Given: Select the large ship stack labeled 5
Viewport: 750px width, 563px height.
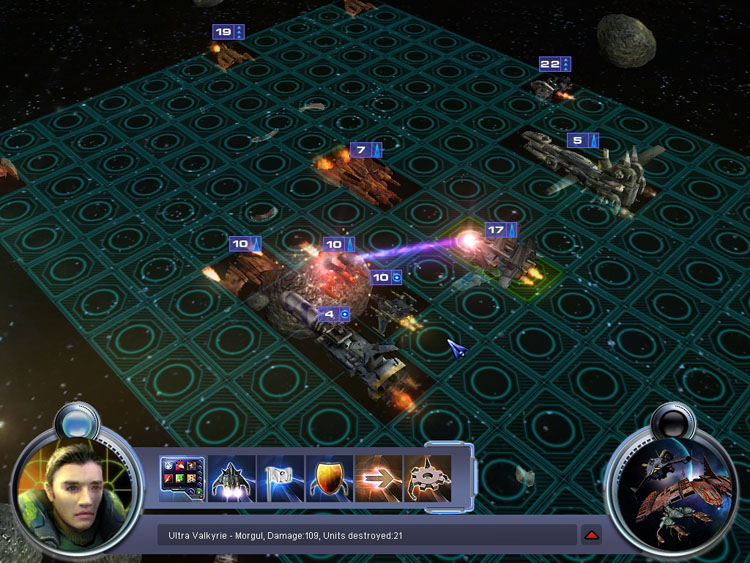Looking at the screenshot, I should pos(600,170).
